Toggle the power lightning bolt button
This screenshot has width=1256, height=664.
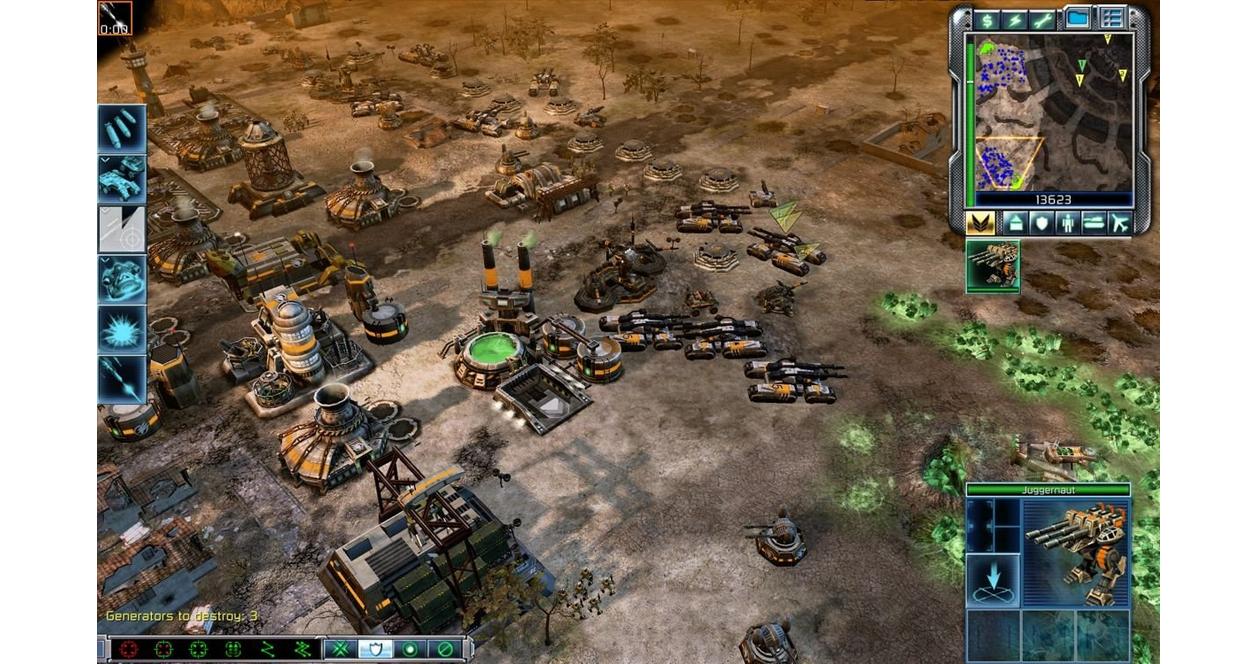(x=1016, y=19)
